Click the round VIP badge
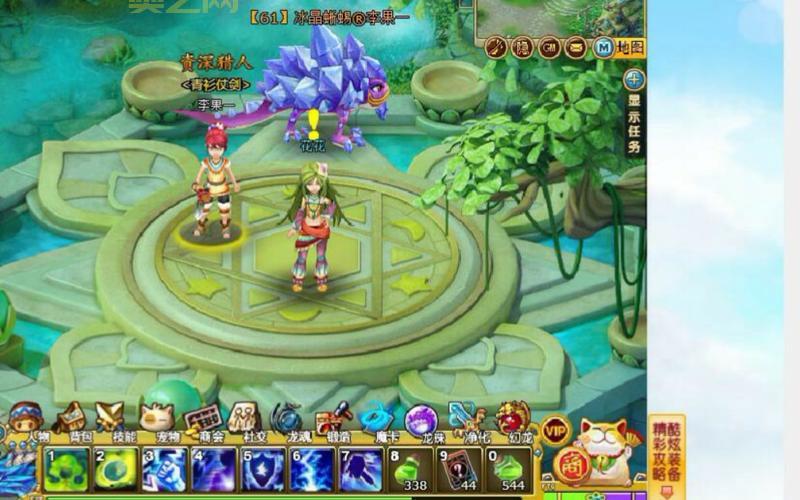Viewport: 800px width, 500px height. click(x=556, y=431)
